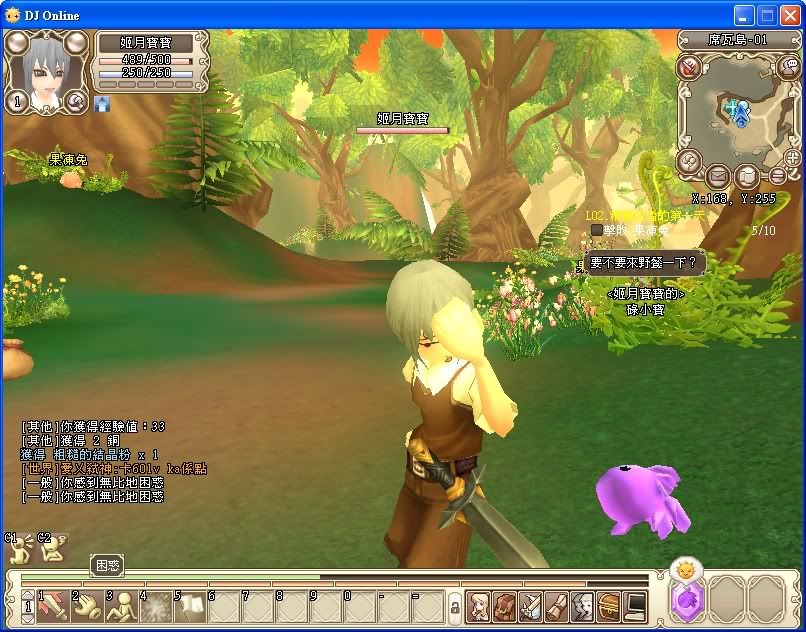The width and height of the screenshot is (806, 632).
Task: Click the purple pet hexagon slot
Action: point(688,603)
